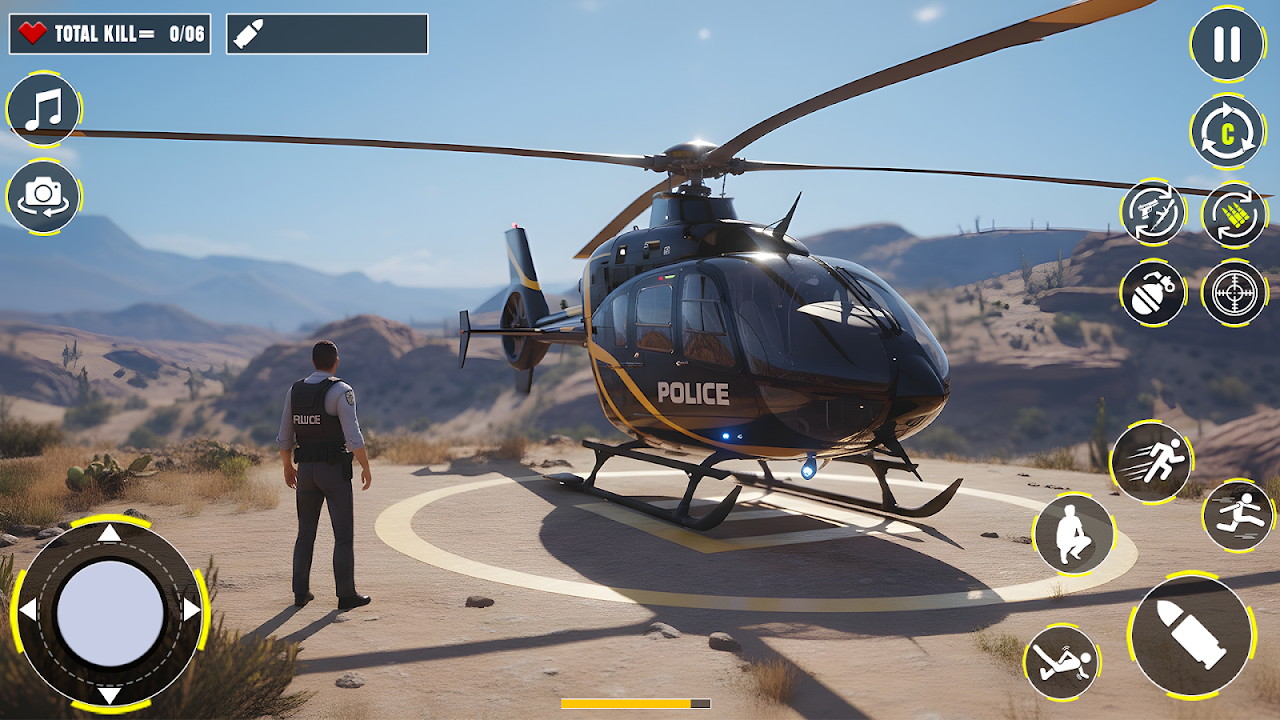Toggle music with the note icon
The image size is (1280, 720).
pos(44,109)
